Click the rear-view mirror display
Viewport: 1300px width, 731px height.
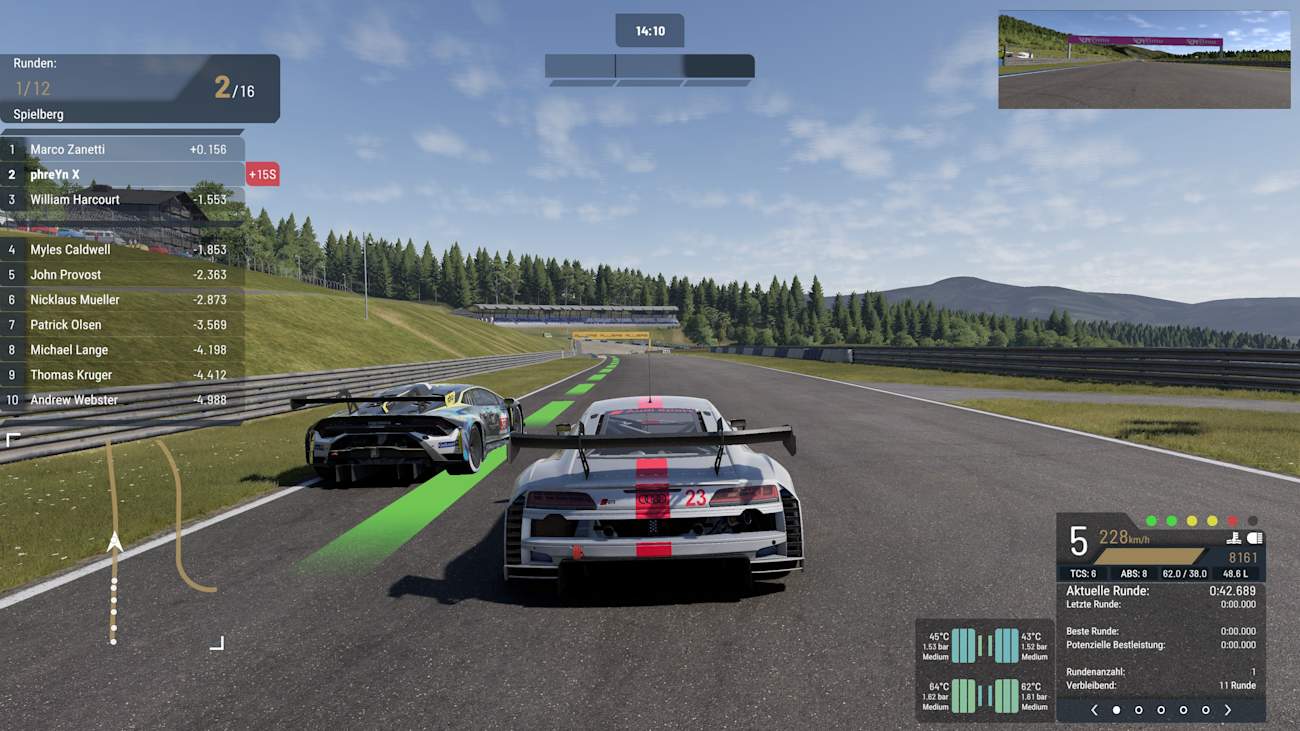coord(1143,60)
